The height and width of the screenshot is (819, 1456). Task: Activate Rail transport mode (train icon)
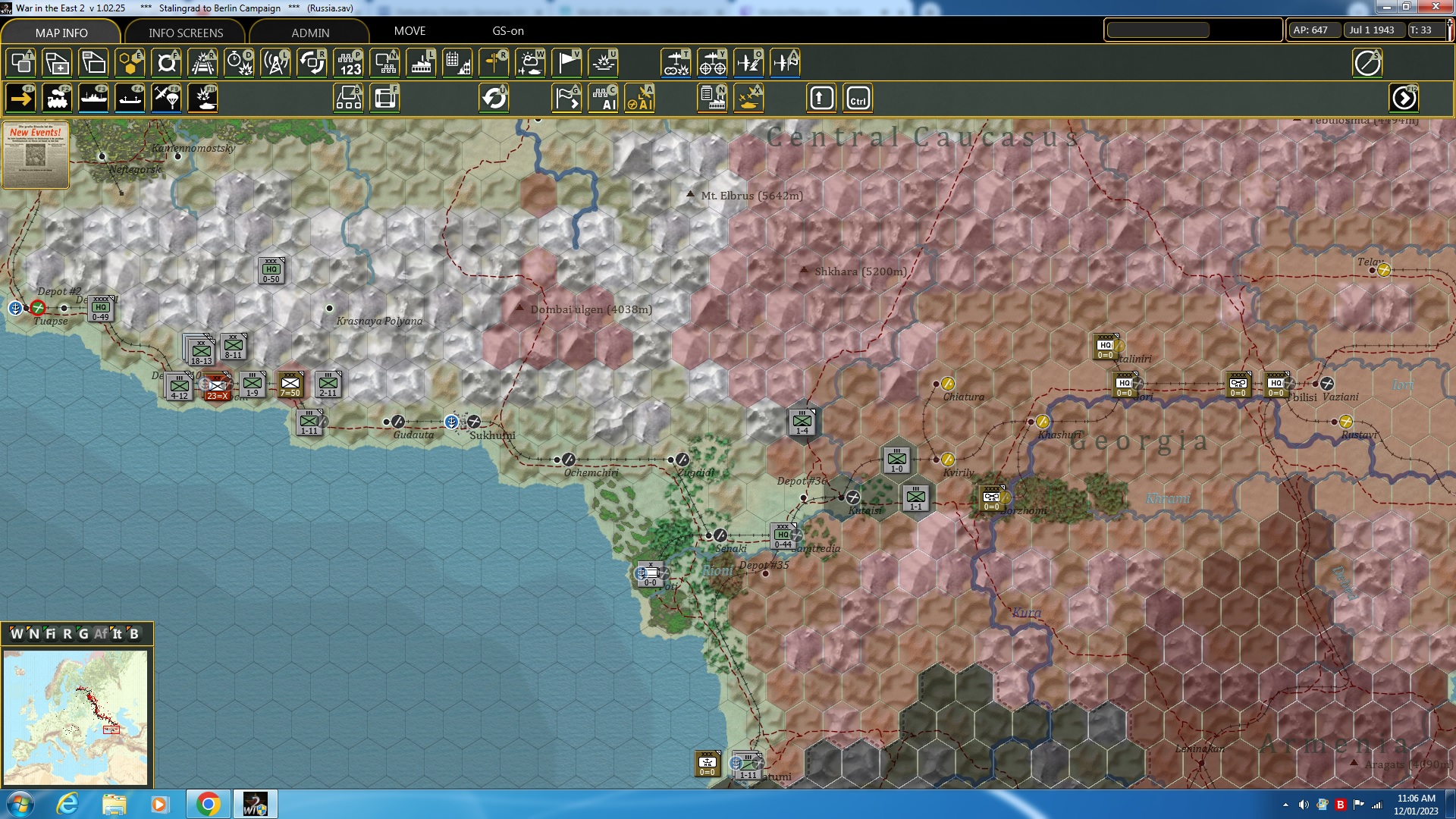(x=57, y=98)
